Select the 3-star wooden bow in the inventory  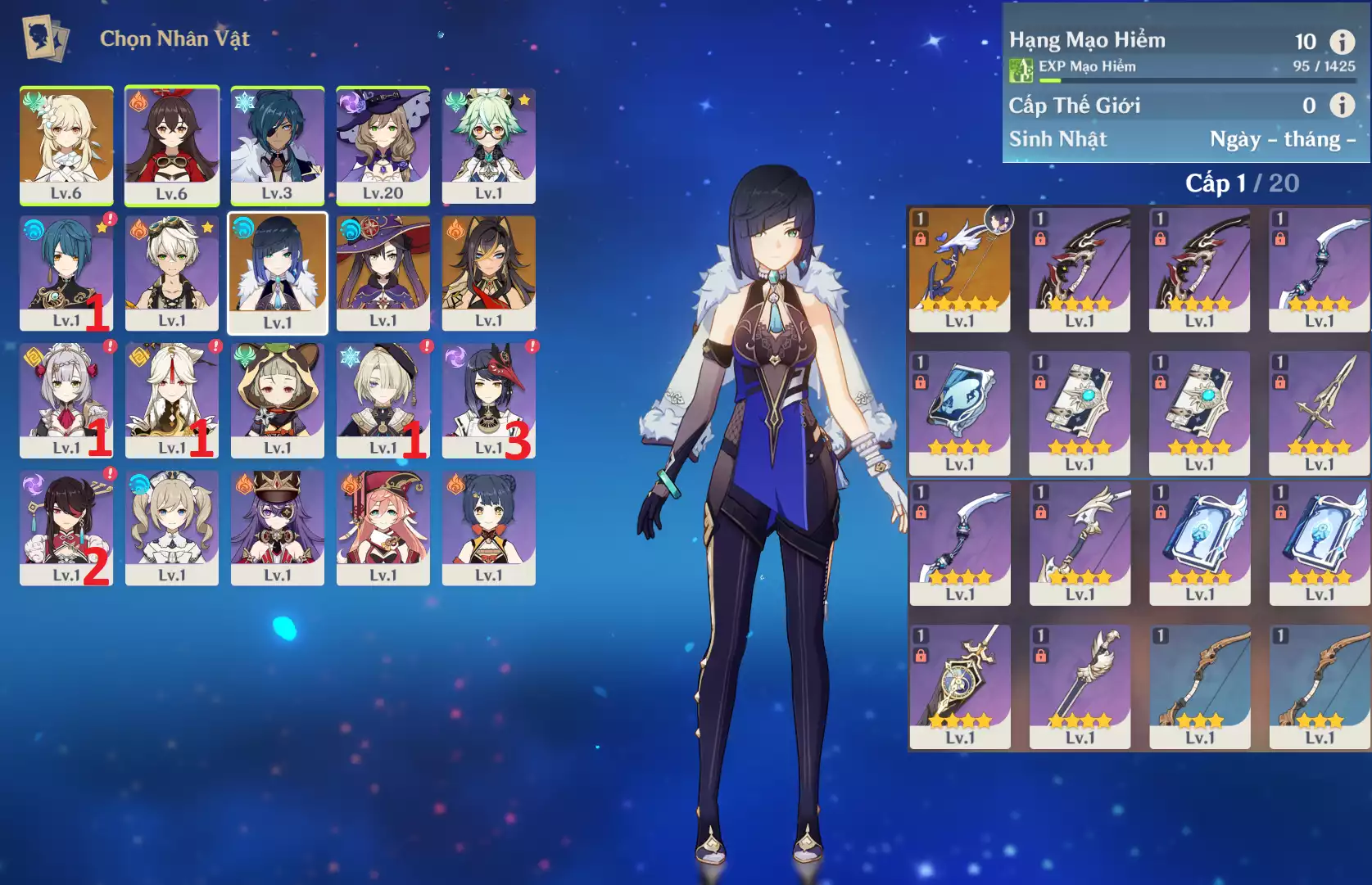(1200, 688)
